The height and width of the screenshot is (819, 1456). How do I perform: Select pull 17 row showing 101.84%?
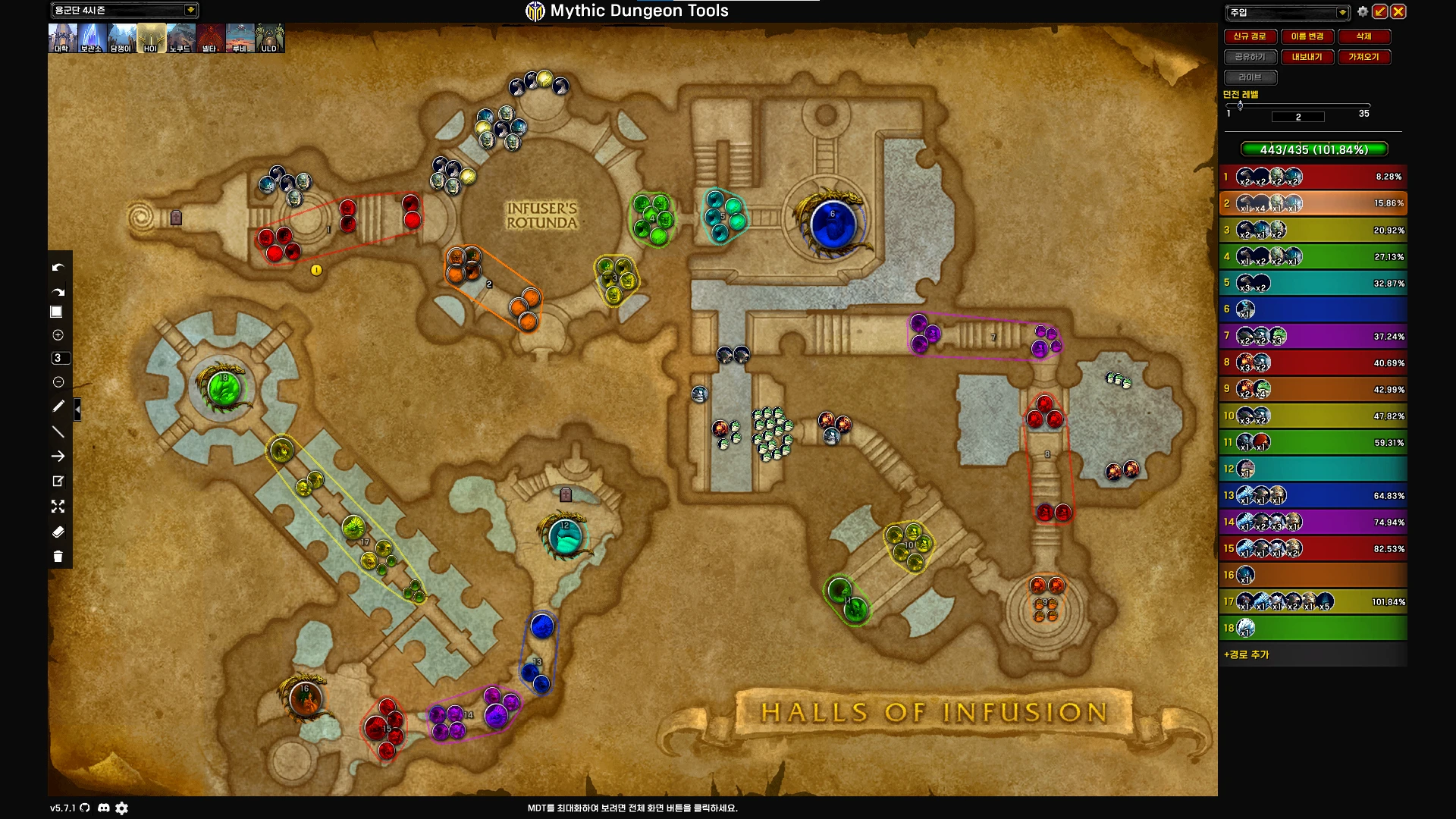[1313, 602]
